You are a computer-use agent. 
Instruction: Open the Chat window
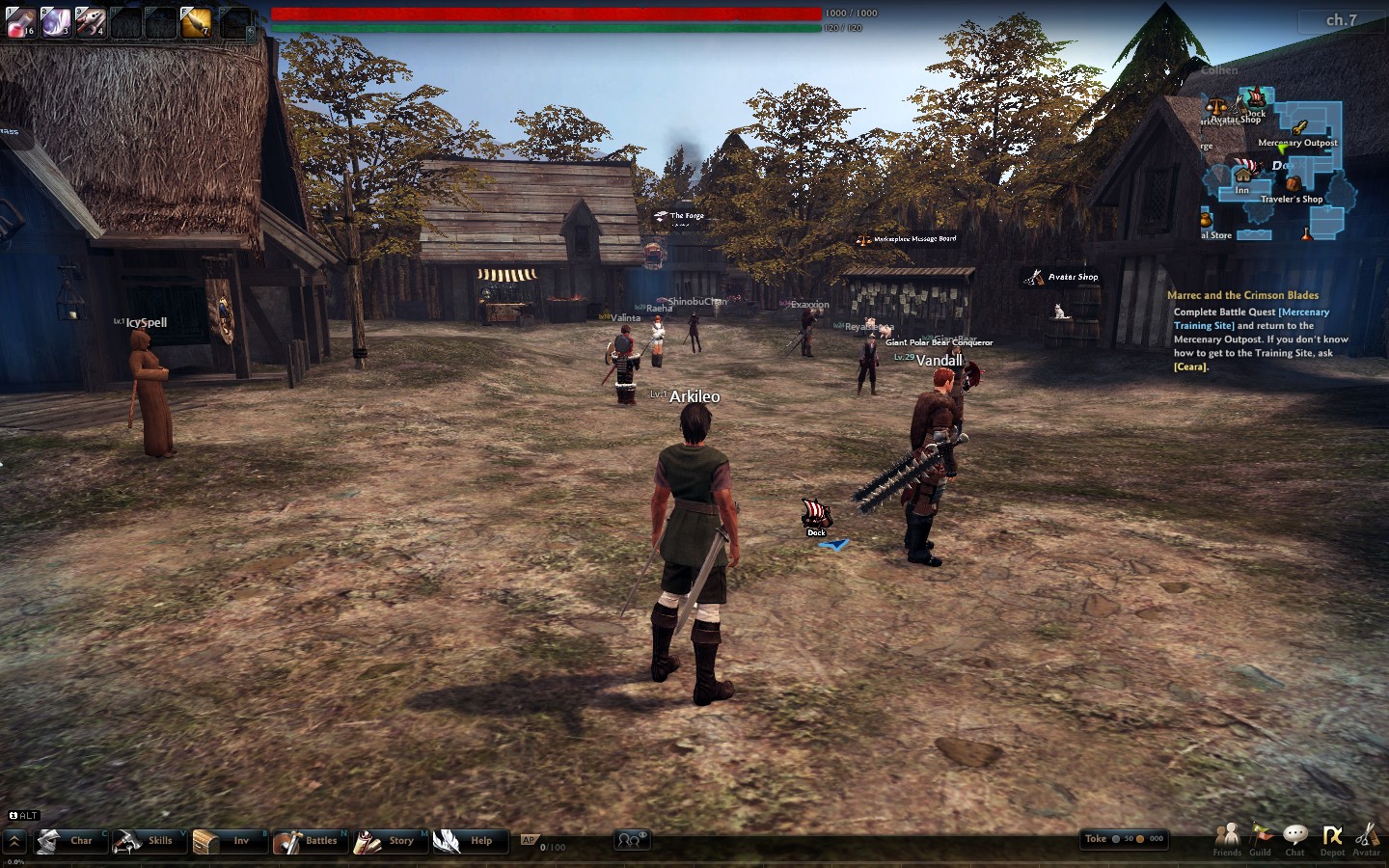coord(1295,839)
